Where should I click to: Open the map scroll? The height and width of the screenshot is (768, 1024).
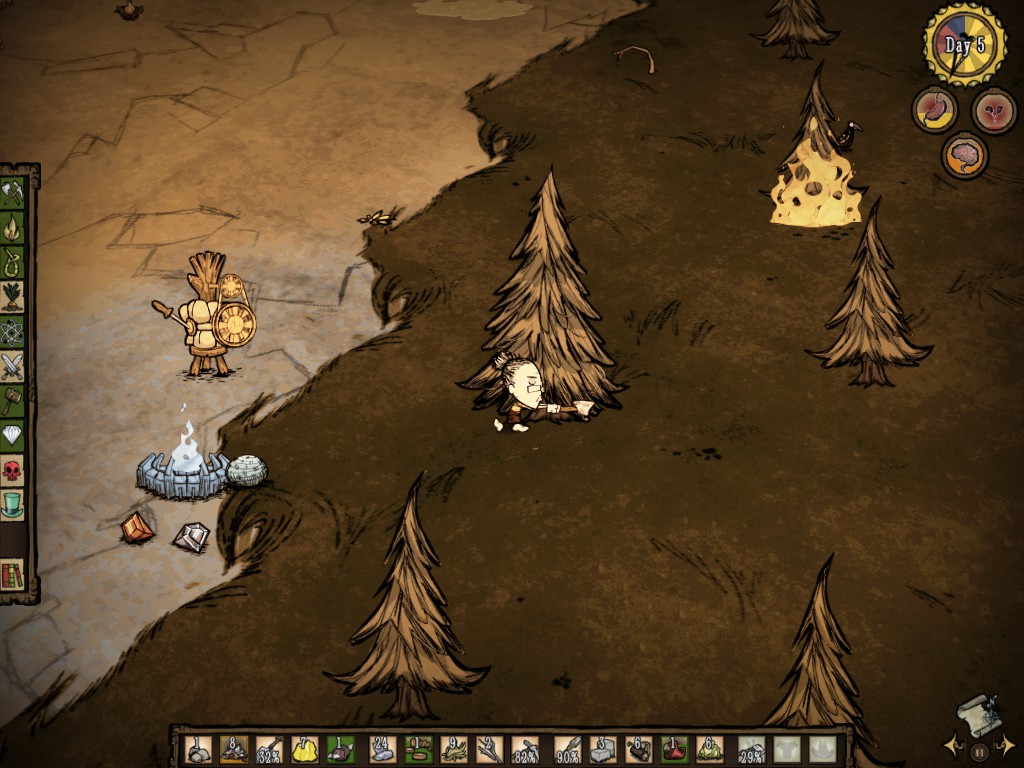pos(978,714)
